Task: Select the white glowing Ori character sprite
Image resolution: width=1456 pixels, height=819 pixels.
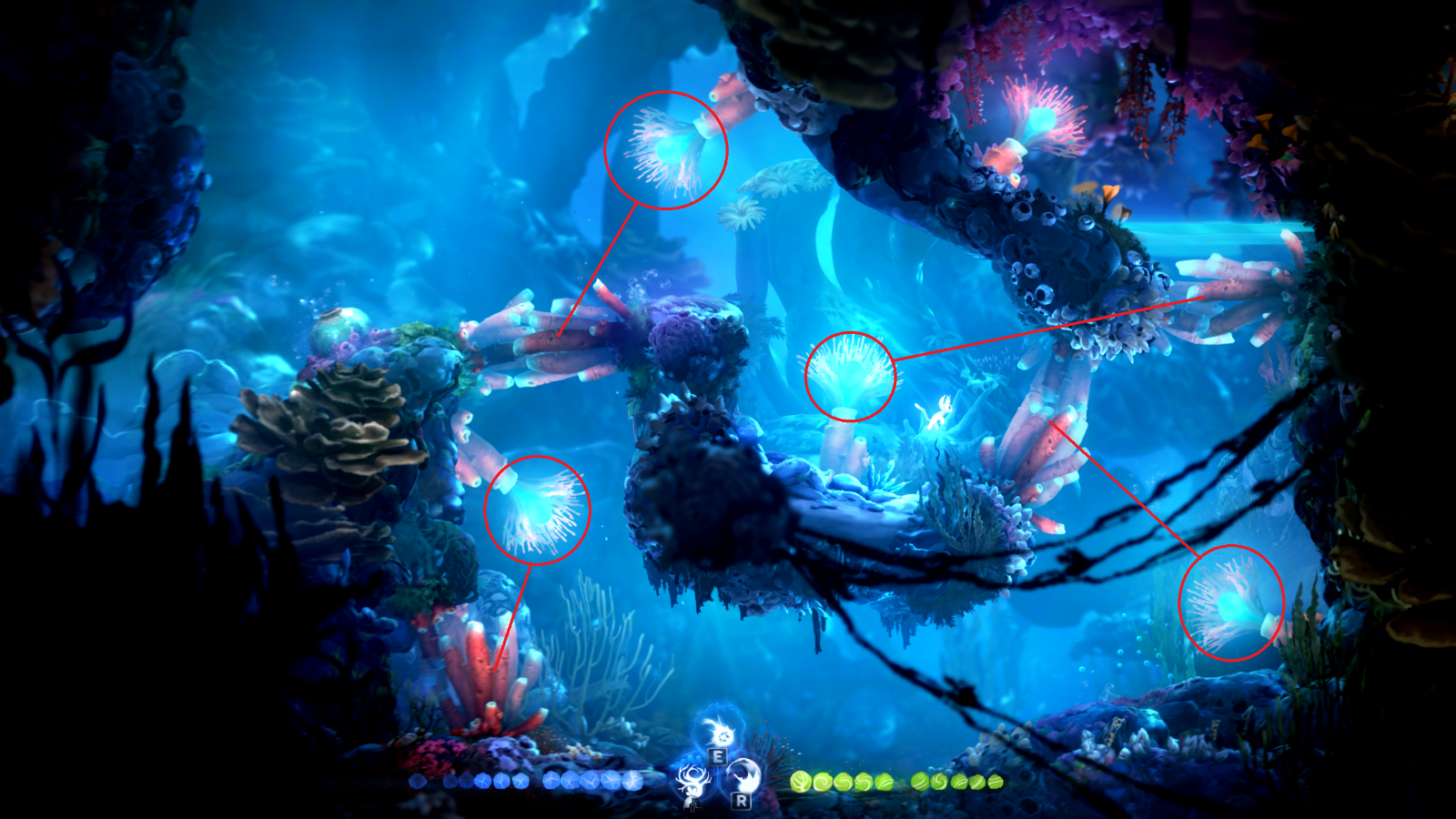Action: click(x=943, y=411)
